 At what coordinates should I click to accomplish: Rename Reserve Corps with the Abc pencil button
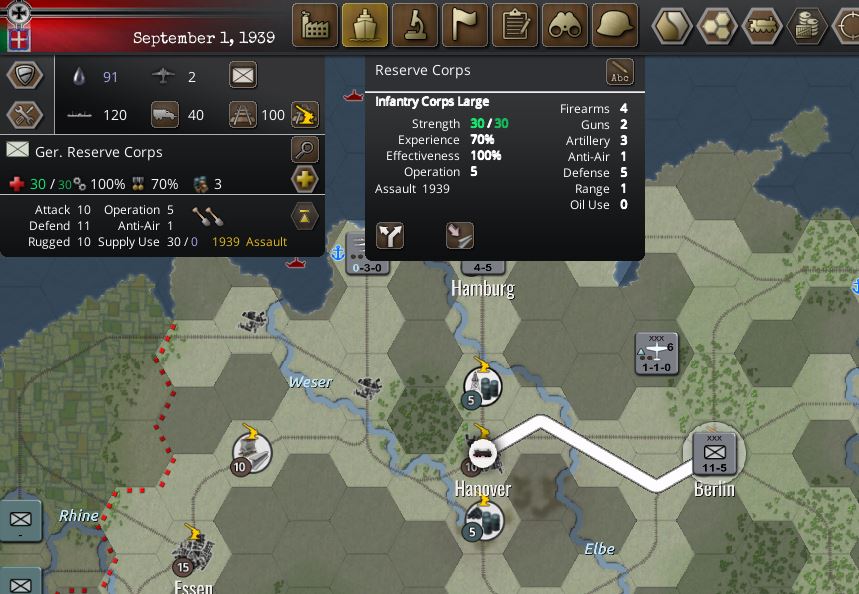pos(620,72)
